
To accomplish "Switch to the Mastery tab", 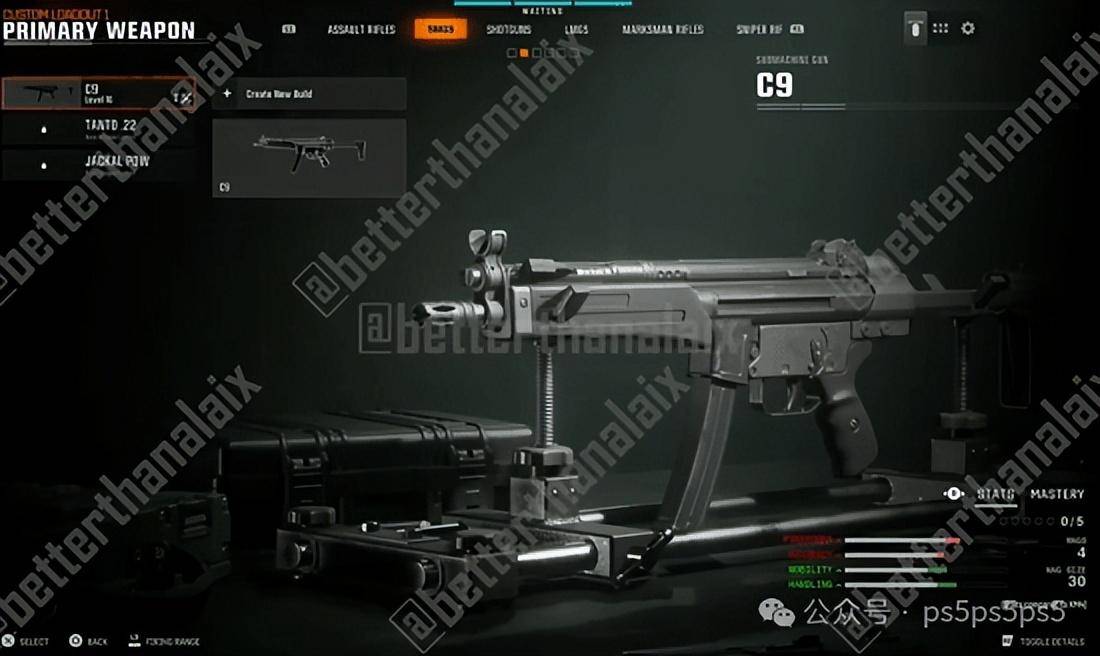I will click(1057, 494).
